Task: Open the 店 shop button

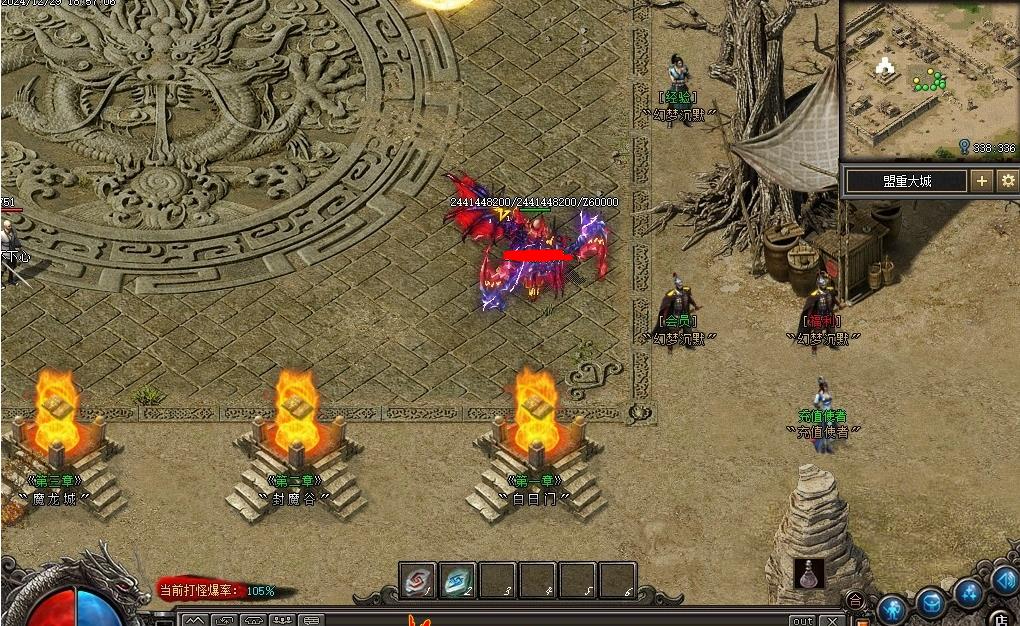Action: 1001,617
